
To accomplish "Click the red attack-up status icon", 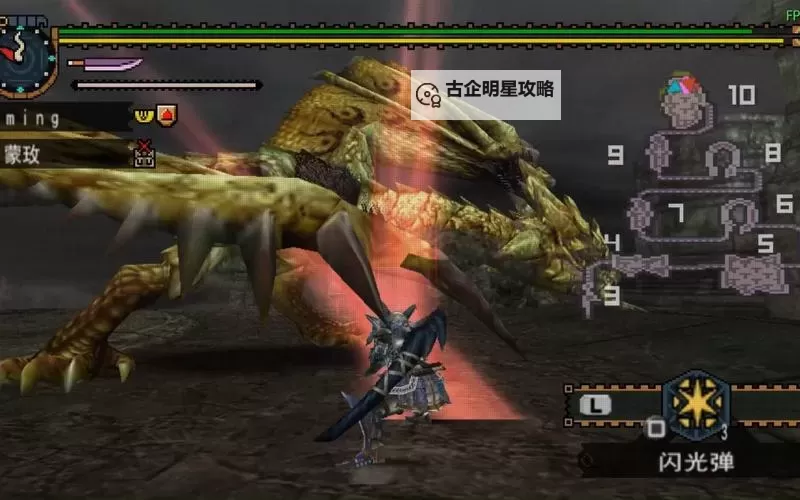I will pos(166,113).
